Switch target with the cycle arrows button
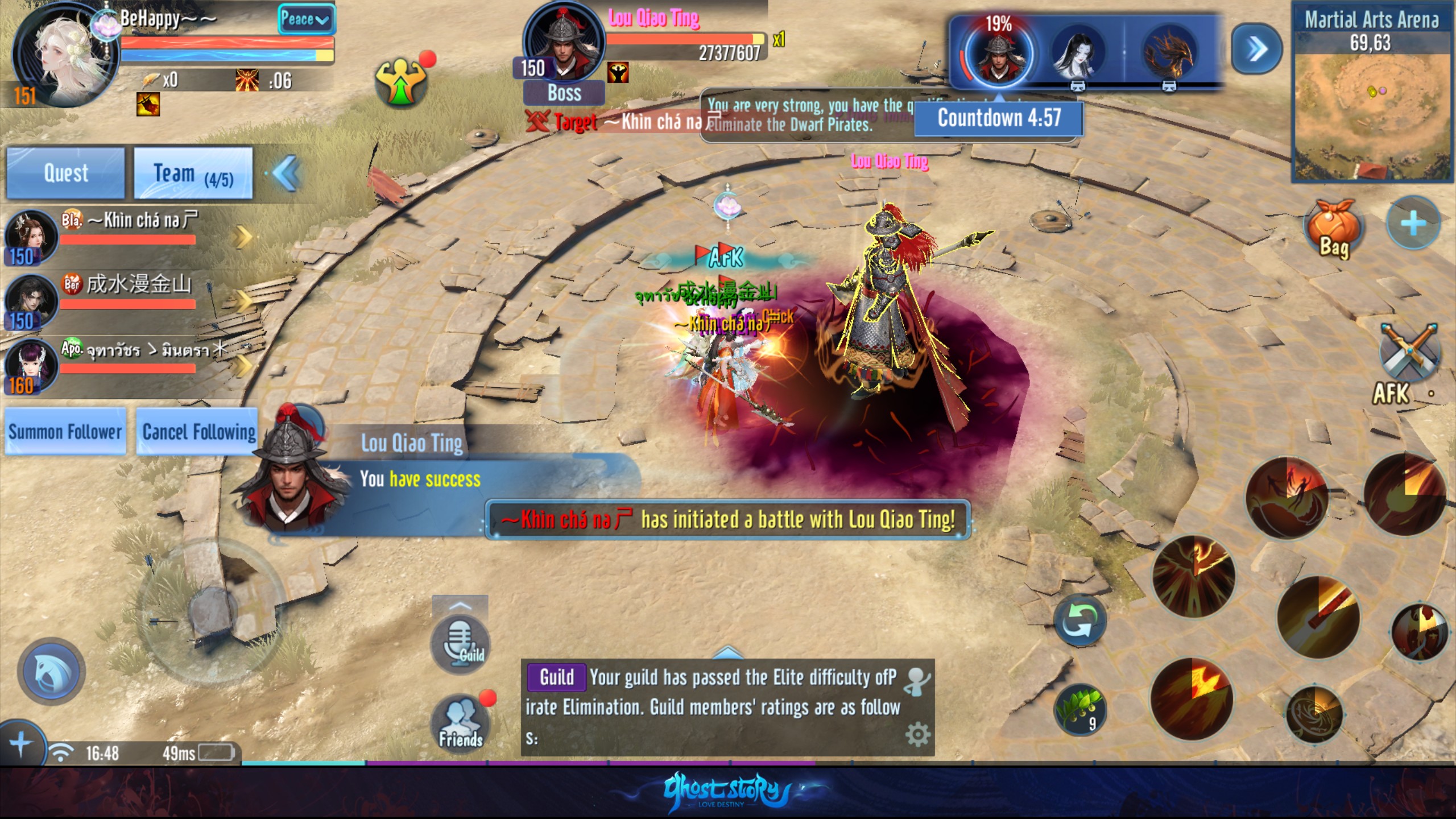 1079,620
